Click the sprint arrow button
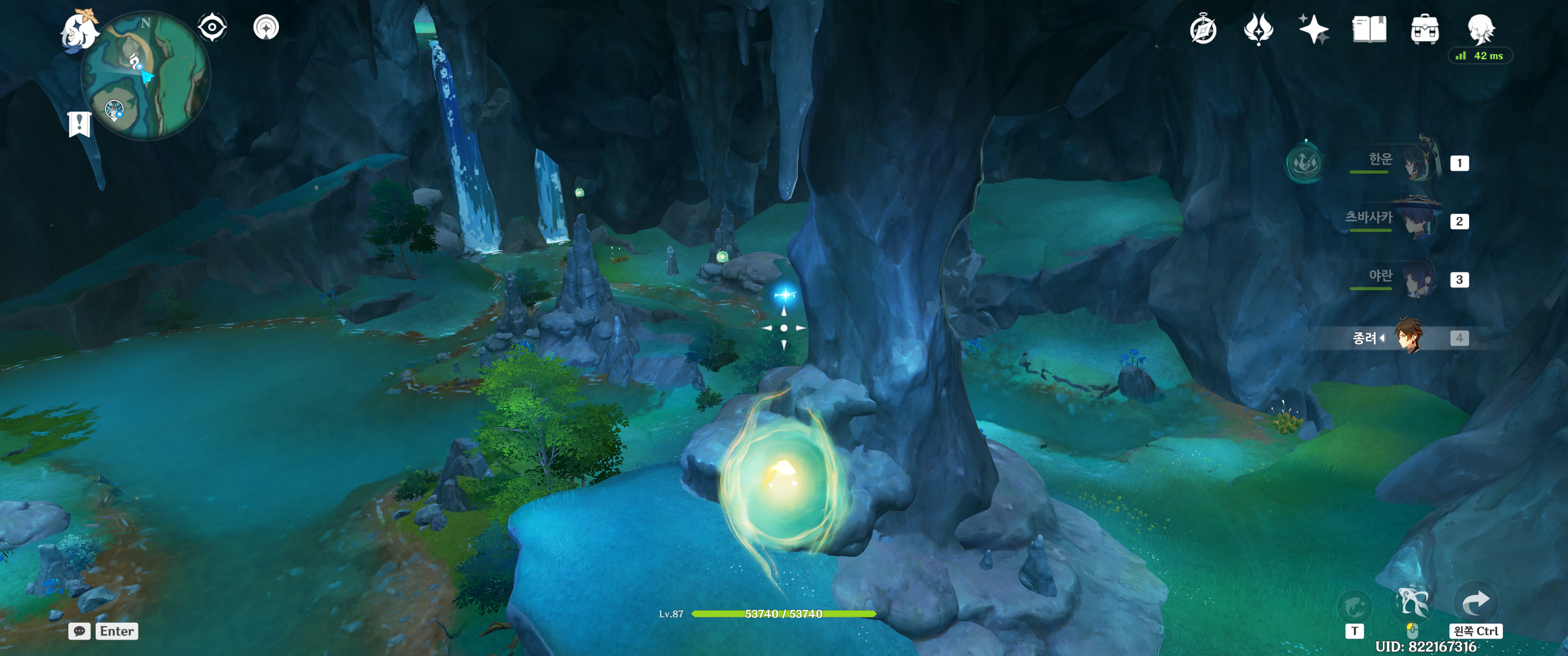 tap(1475, 602)
